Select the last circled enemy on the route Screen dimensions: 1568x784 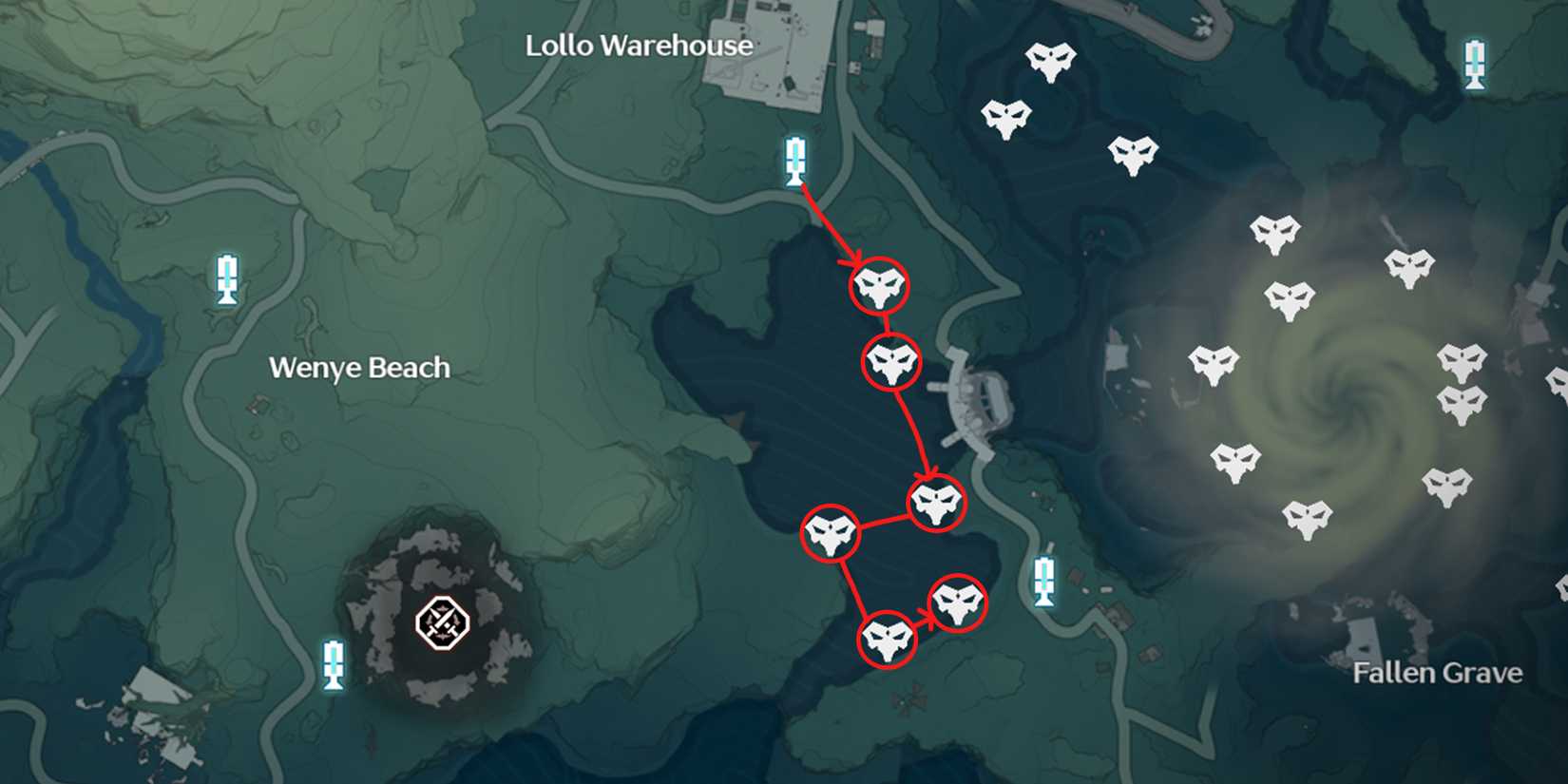tap(960, 603)
